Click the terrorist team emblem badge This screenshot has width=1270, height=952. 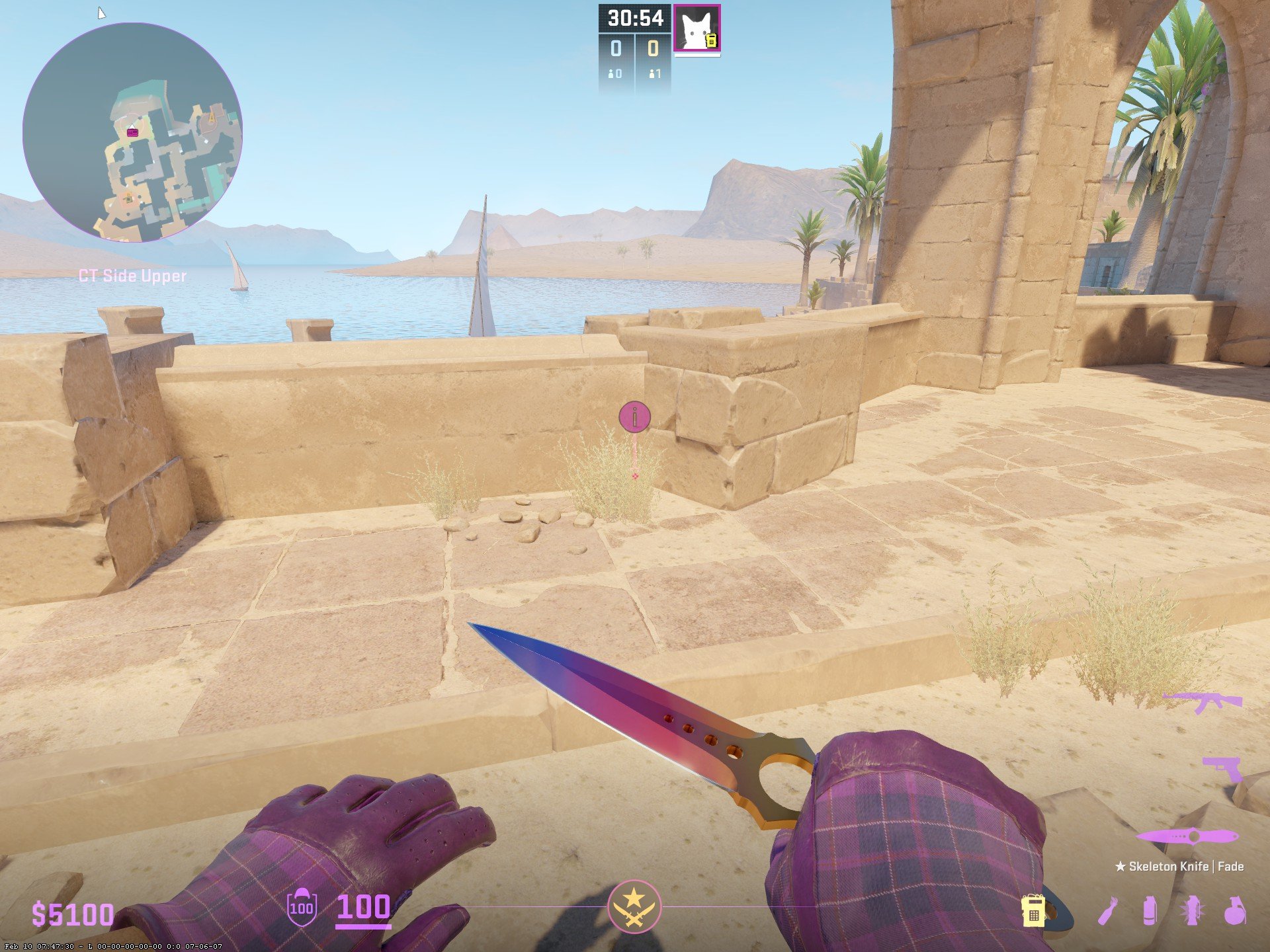(634, 906)
